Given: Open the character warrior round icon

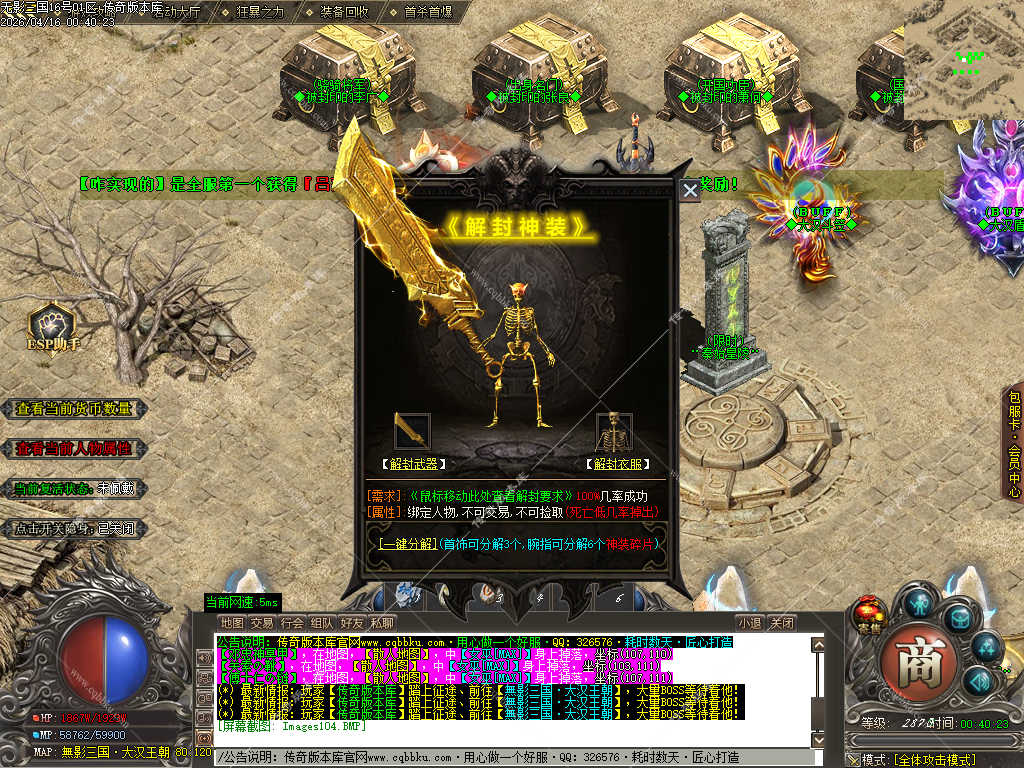Looking at the screenshot, I should [919, 602].
